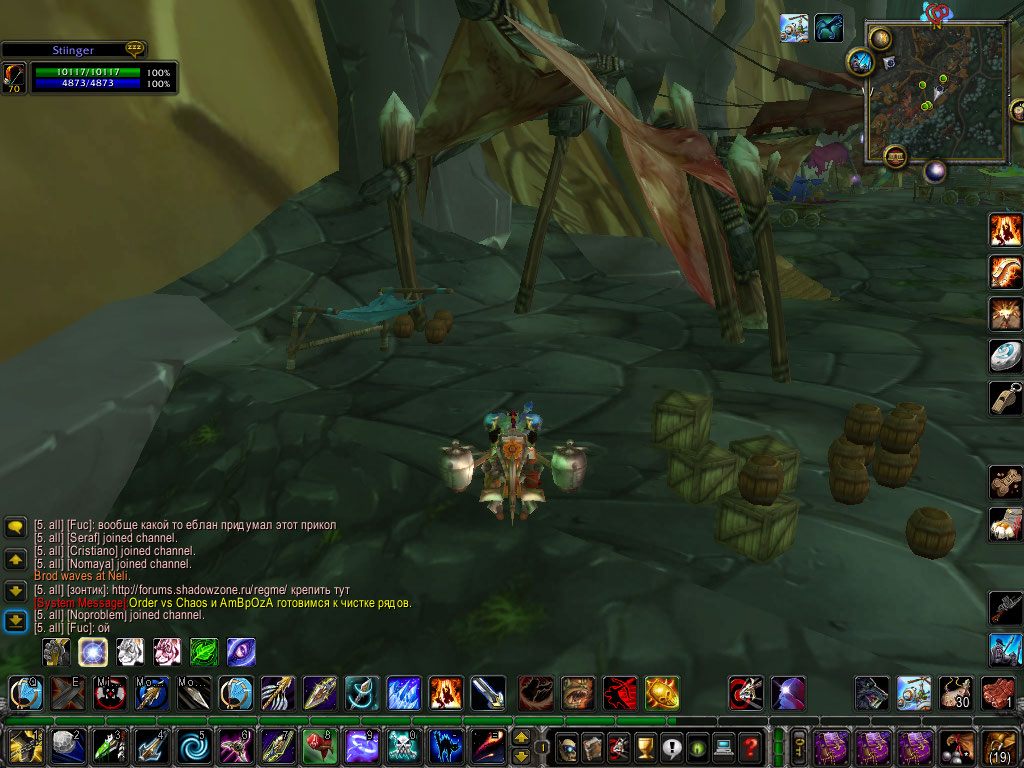Use the whistle item on the side bar

pos(1004,398)
